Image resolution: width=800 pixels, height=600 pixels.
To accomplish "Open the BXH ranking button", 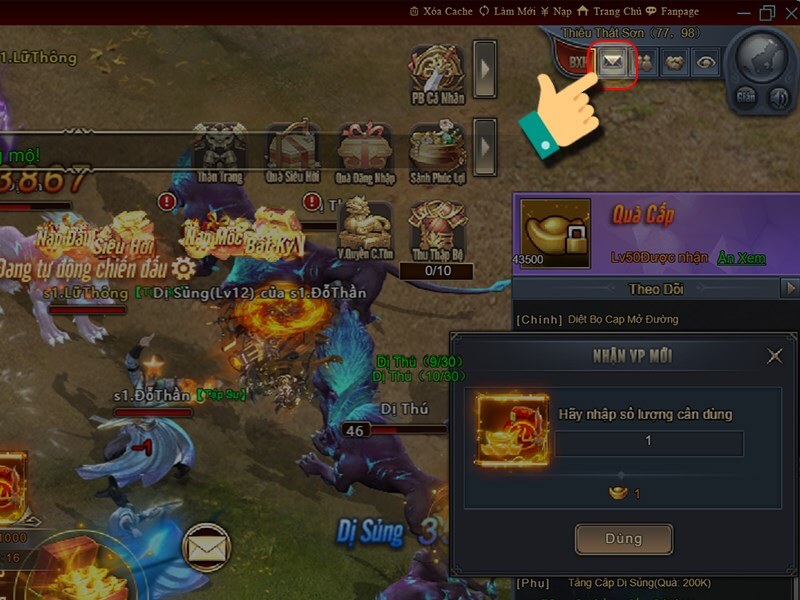I will (x=578, y=62).
